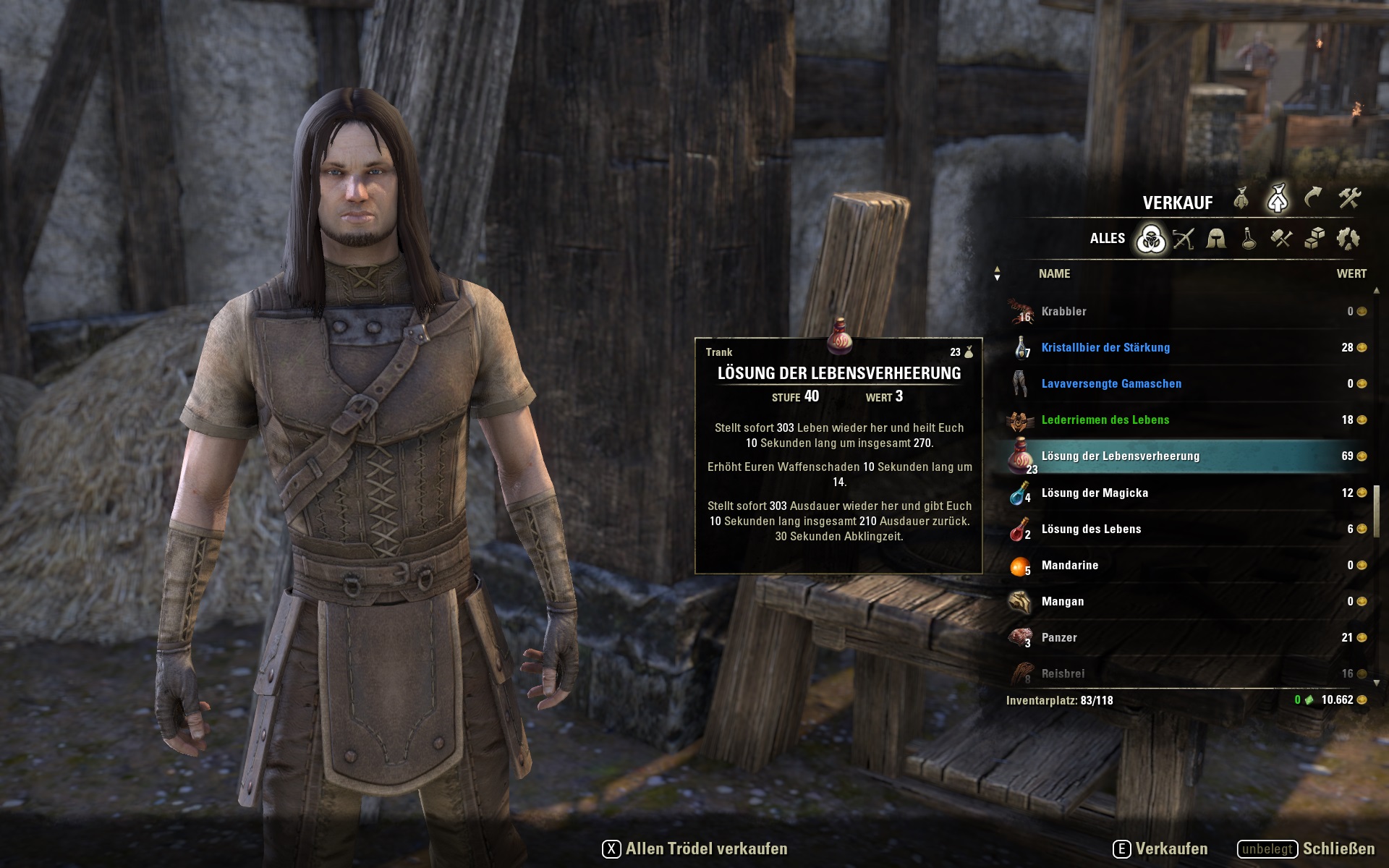Viewport: 1389px width, 868px height.
Task: Filter the list by weapons (bow and sword)
Action: point(1184,239)
